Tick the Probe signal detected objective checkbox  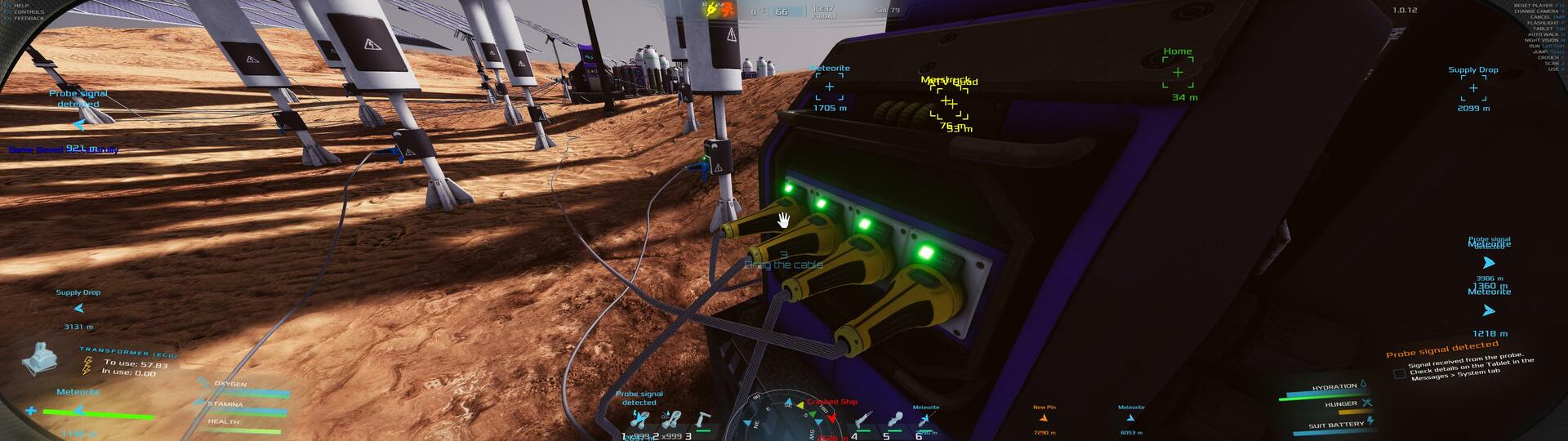click(x=1399, y=373)
